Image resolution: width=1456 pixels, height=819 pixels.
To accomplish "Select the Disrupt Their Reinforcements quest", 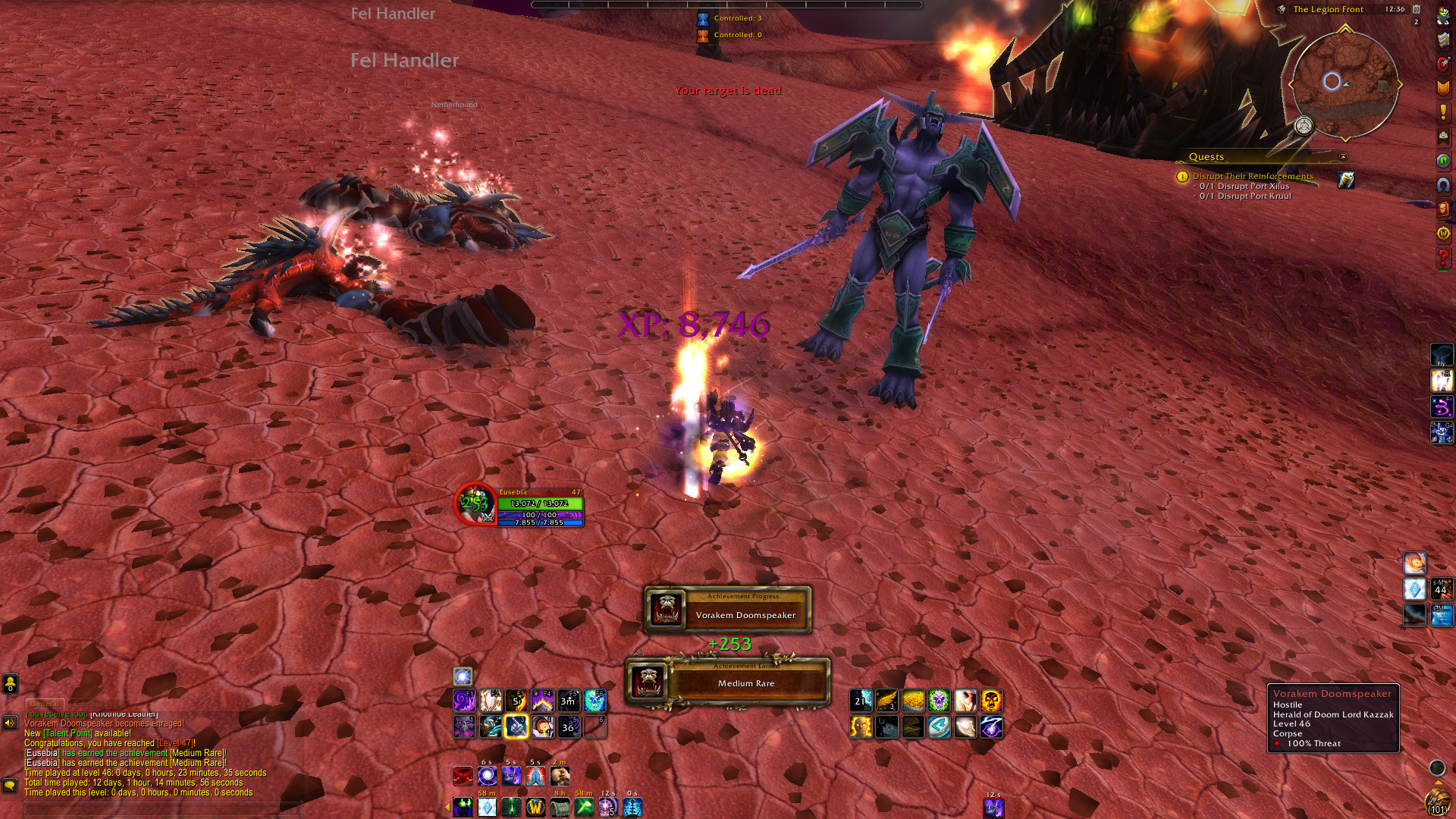I will point(1252,176).
